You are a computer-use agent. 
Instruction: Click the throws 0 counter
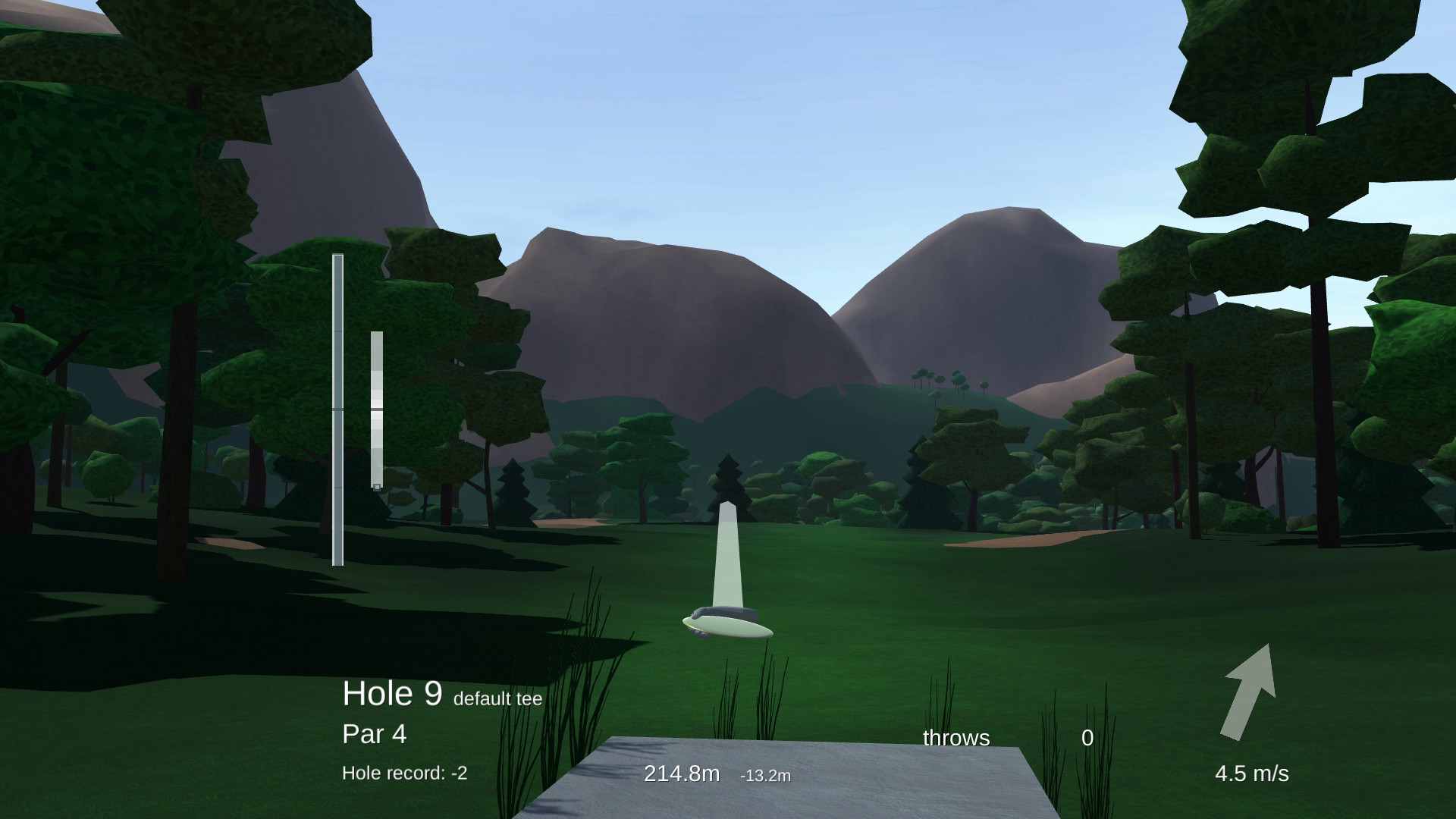[1087, 736]
